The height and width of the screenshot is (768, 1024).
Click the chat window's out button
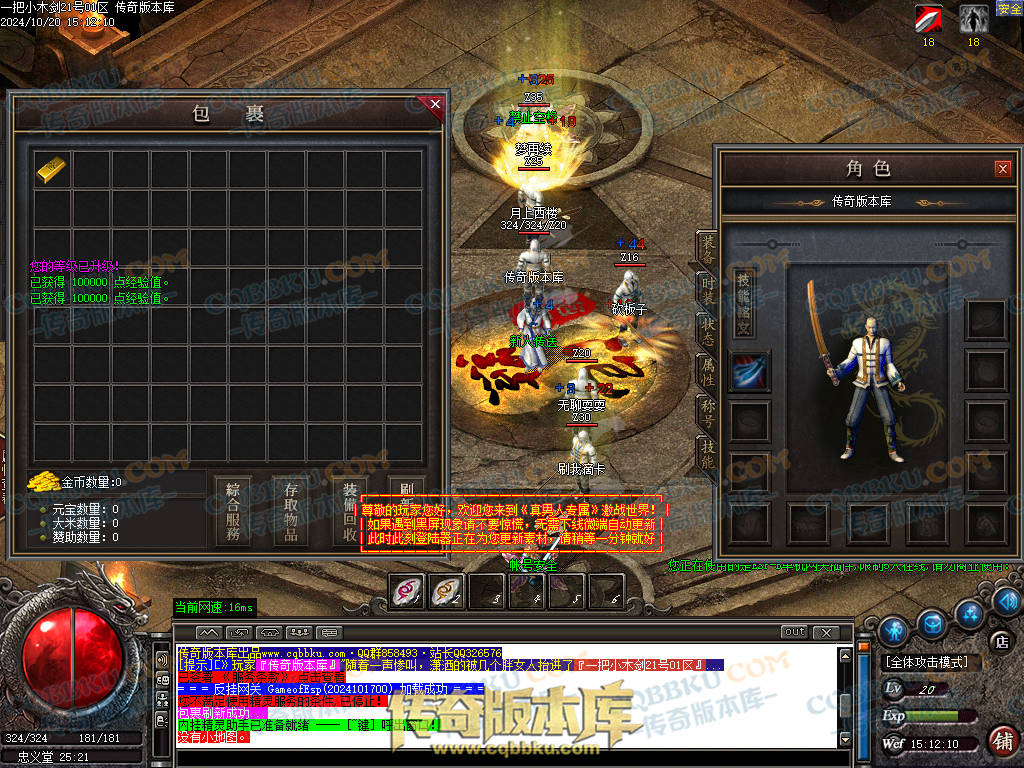(x=794, y=632)
